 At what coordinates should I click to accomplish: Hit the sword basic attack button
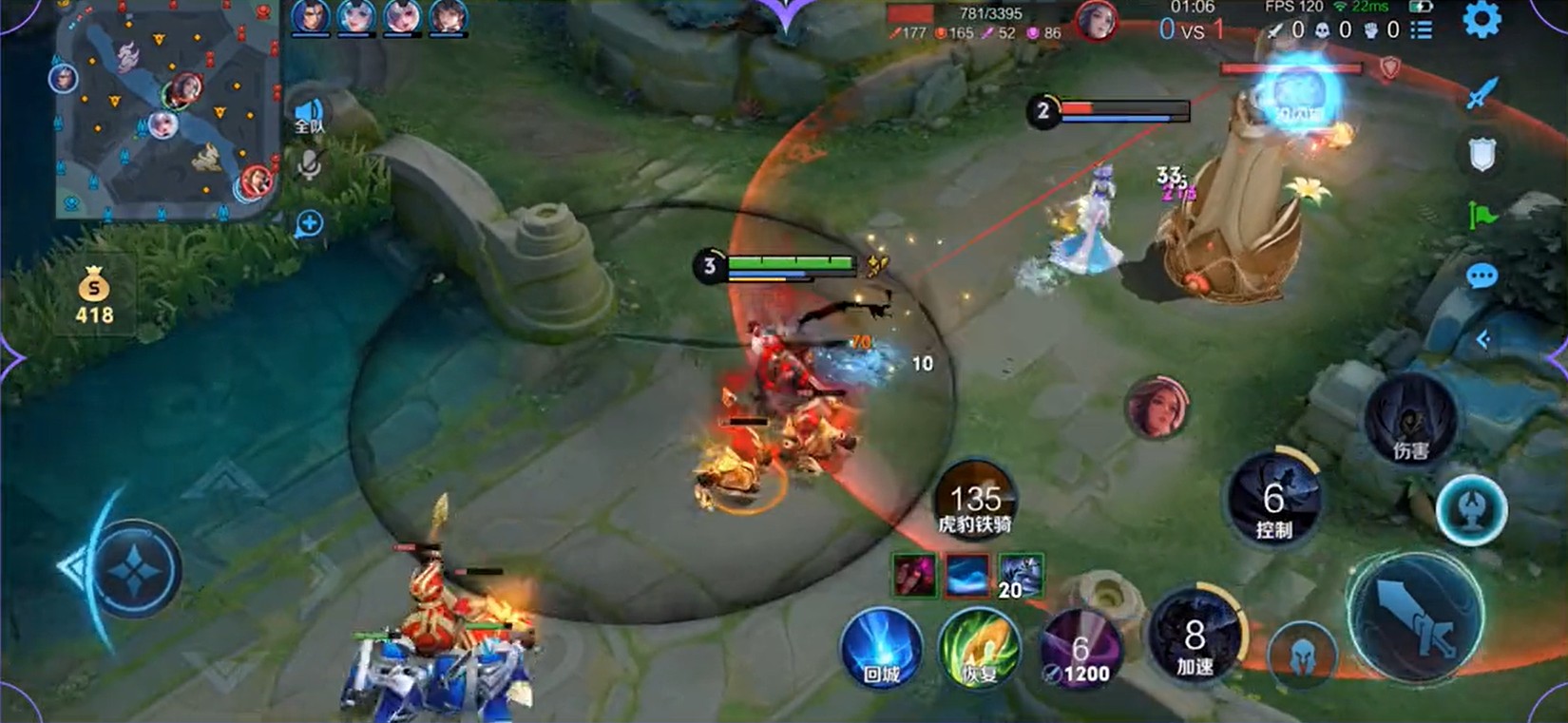click(x=1416, y=618)
